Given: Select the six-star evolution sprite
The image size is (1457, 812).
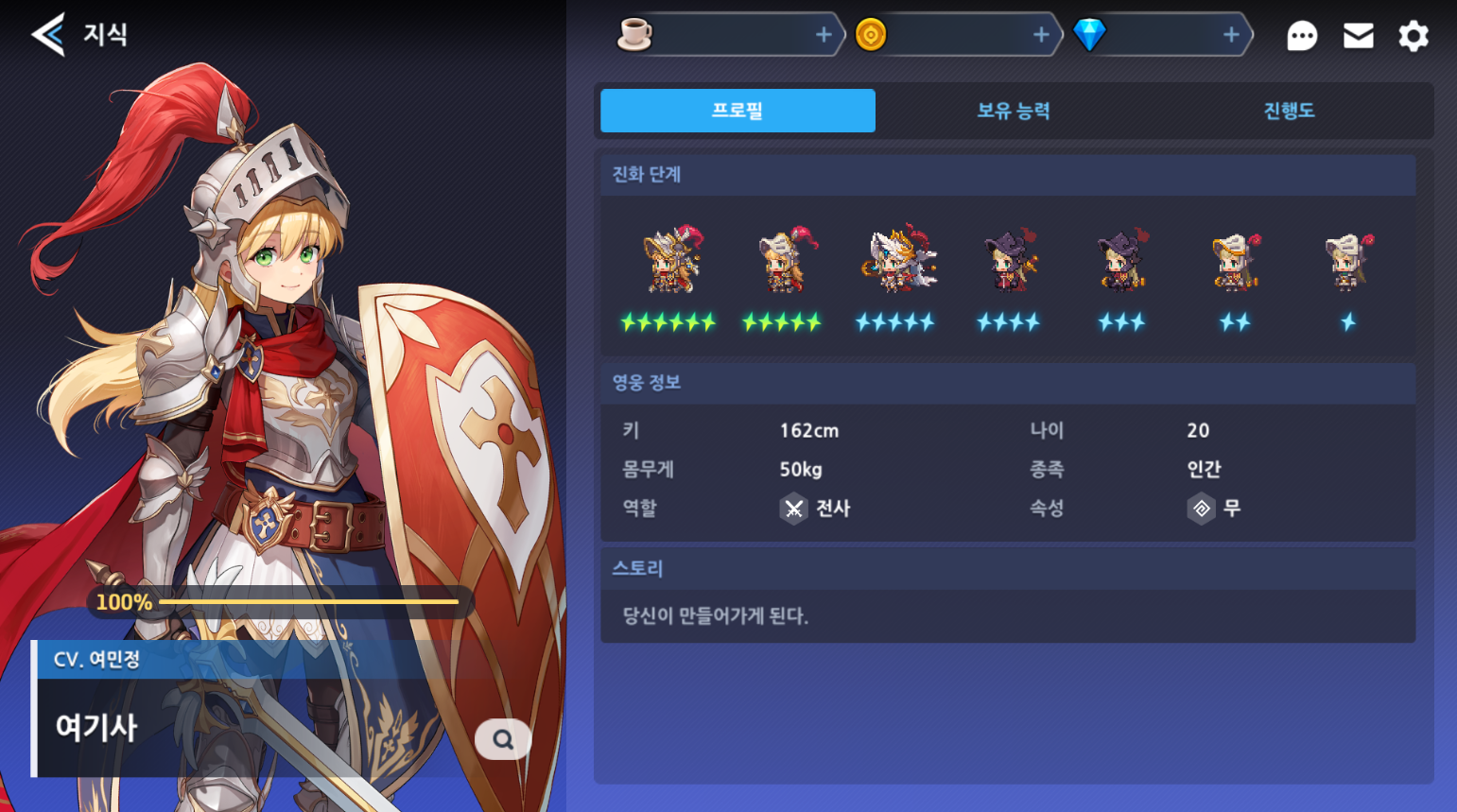Looking at the screenshot, I should point(670,260).
